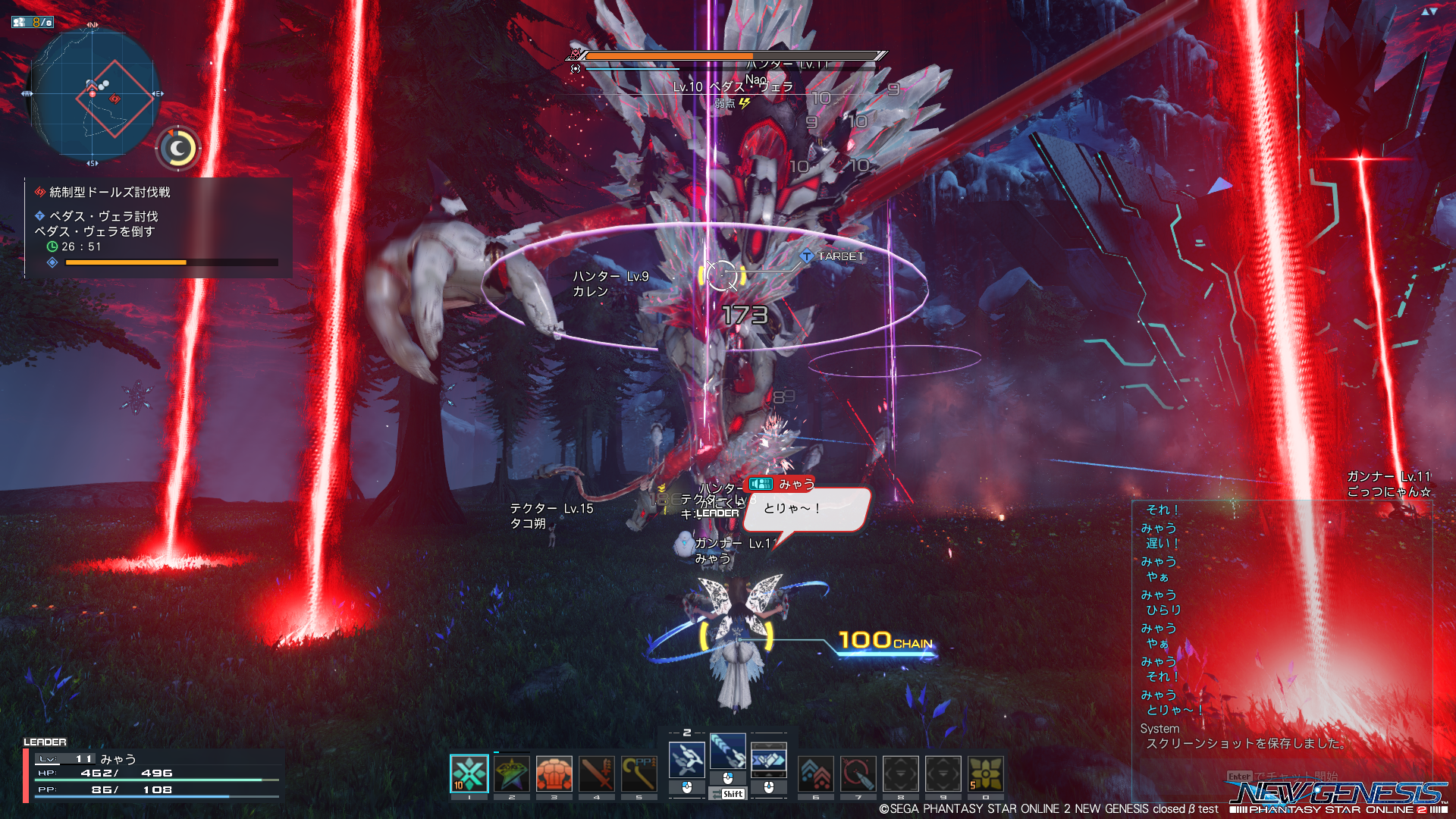Image resolution: width=1456 pixels, height=819 pixels.
Task: Select the raised middle weapon-palette art
Action: (x=728, y=751)
